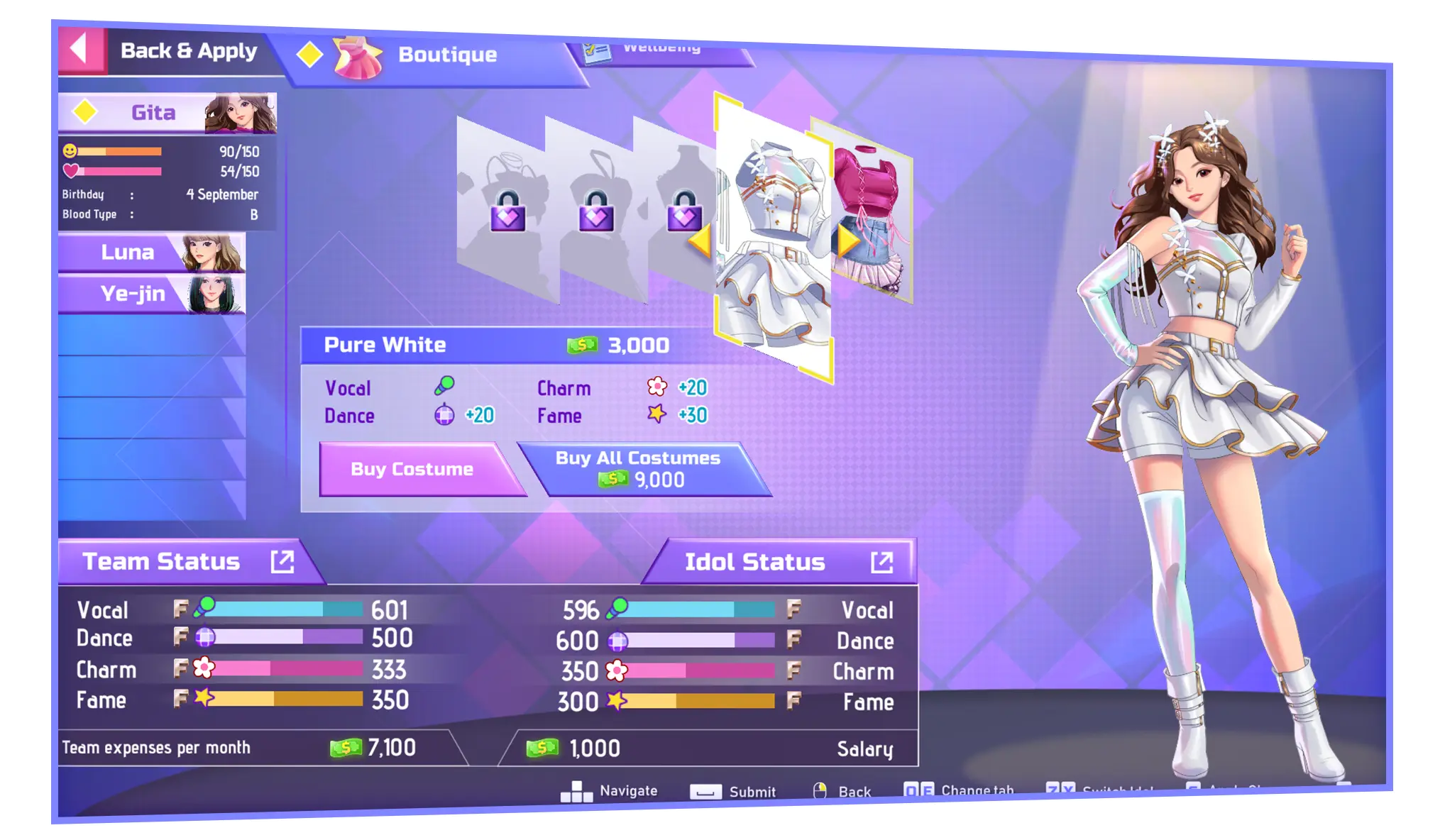Expand the Idol Status panel

[881, 563]
